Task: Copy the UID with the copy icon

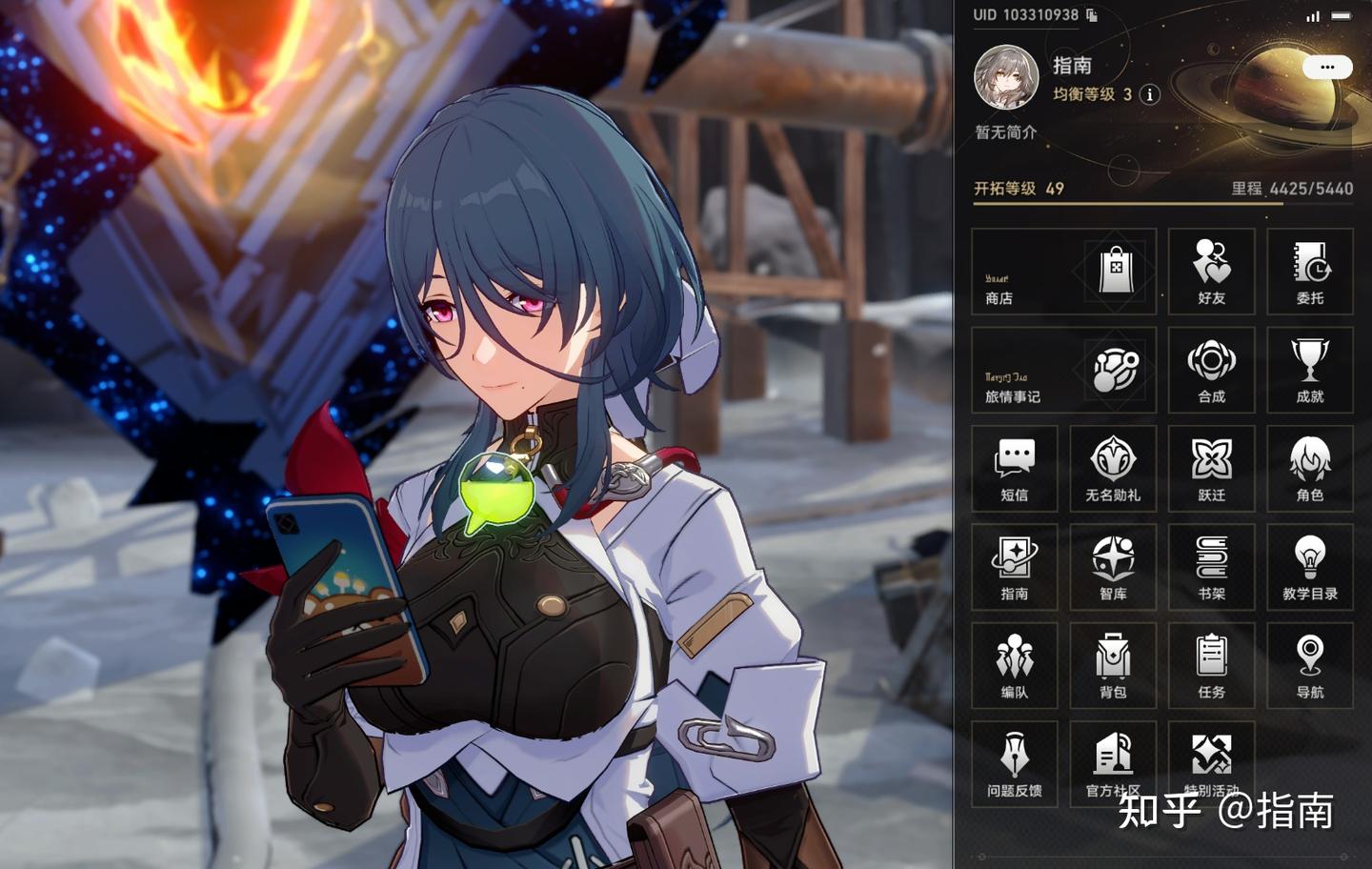Action: (x=1092, y=15)
